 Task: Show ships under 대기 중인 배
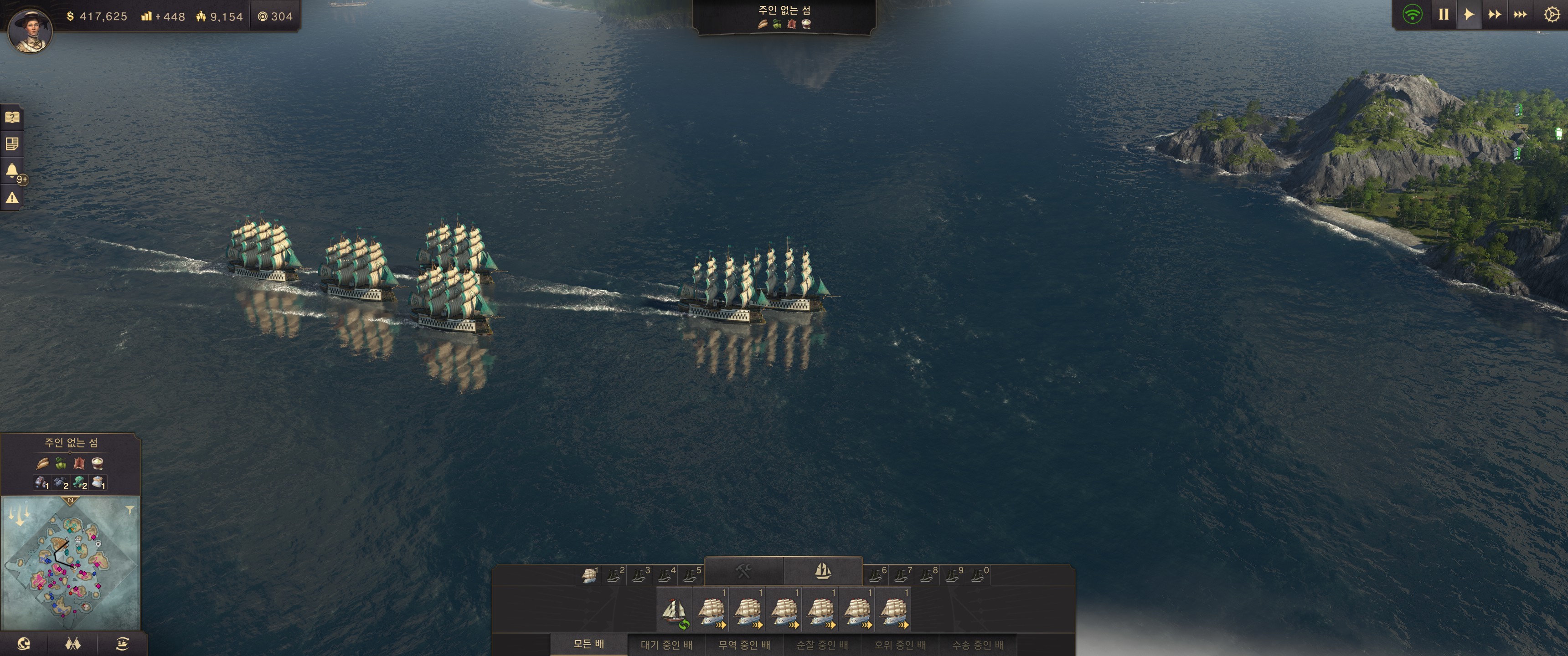point(666,645)
